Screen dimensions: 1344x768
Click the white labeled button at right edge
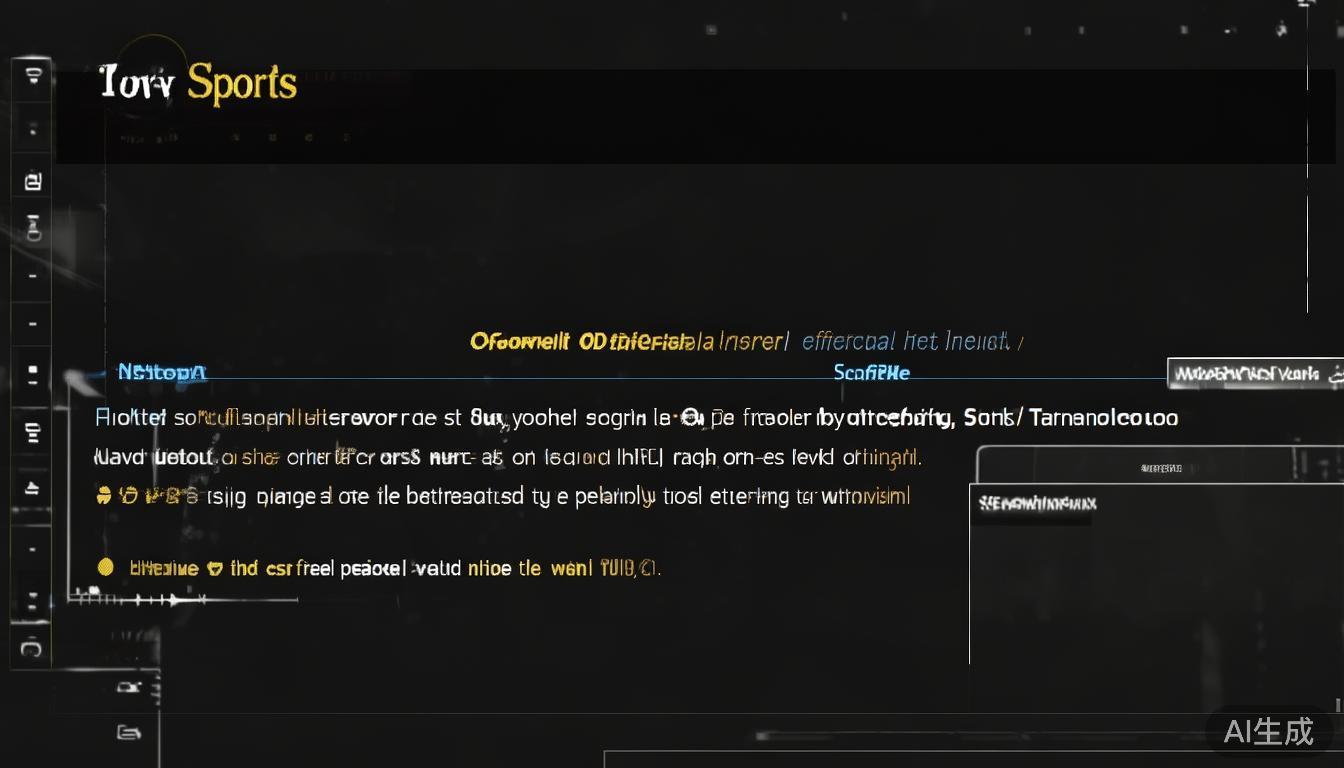click(1255, 374)
